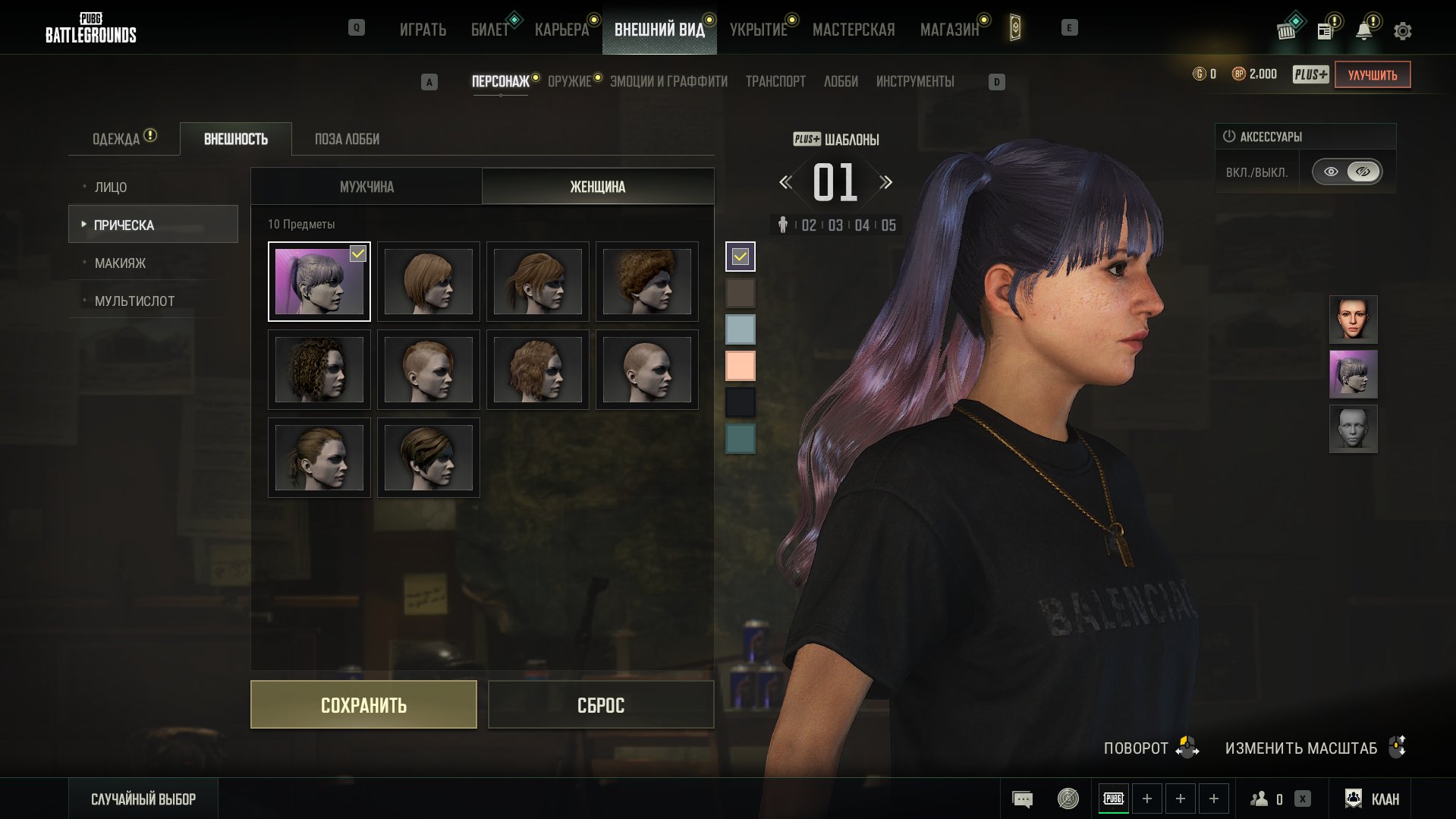Open the Одежда tab
The height and width of the screenshot is (819, 1456).
pyautogui.click(x=116, y=139)
